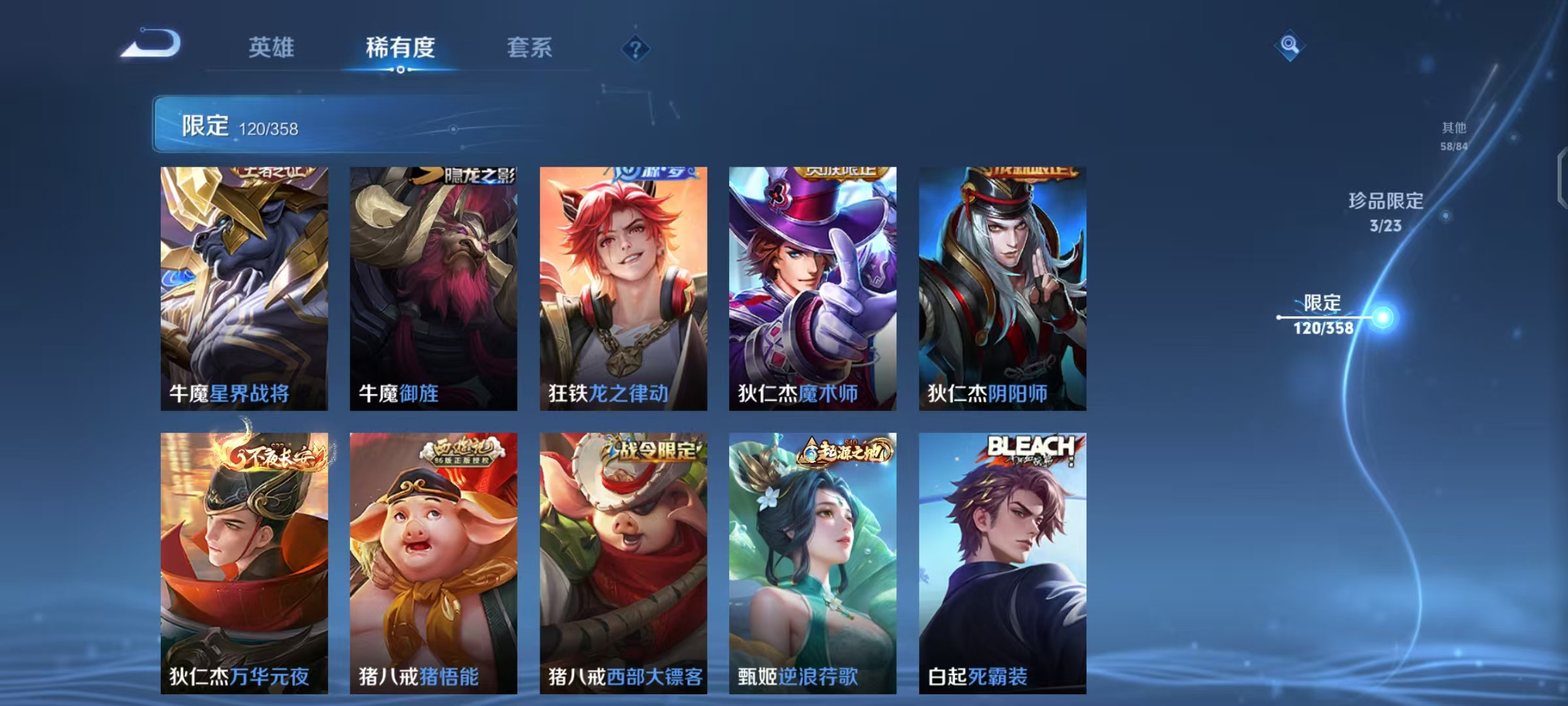The image size is (1568, 706).
Task: Click the 稀有度 tab label
Action: (x=401, y=47)
